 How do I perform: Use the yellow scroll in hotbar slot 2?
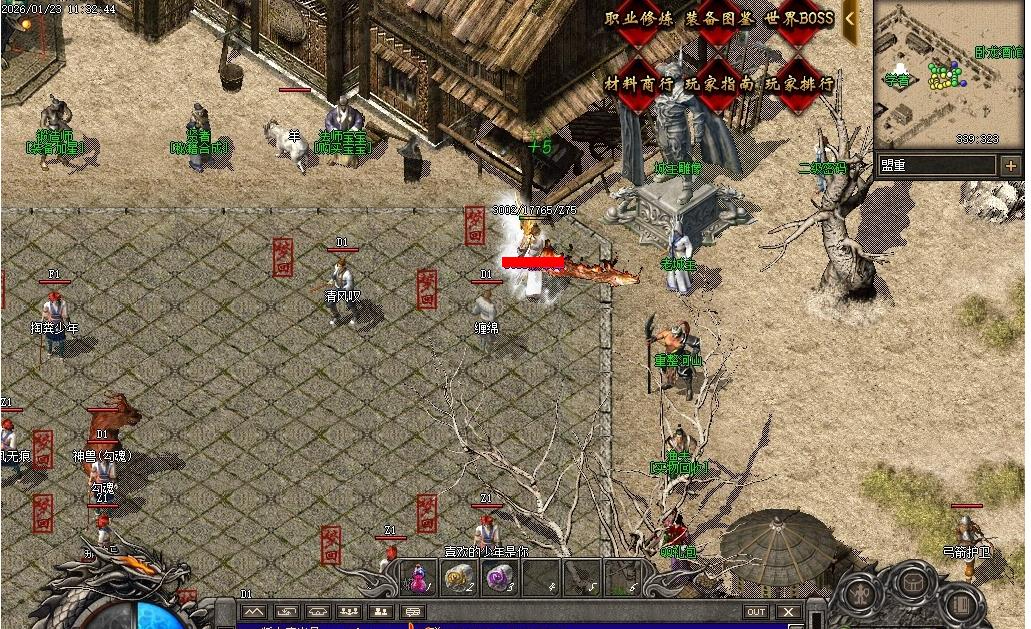pyautogui.click(x=459, y=578)
